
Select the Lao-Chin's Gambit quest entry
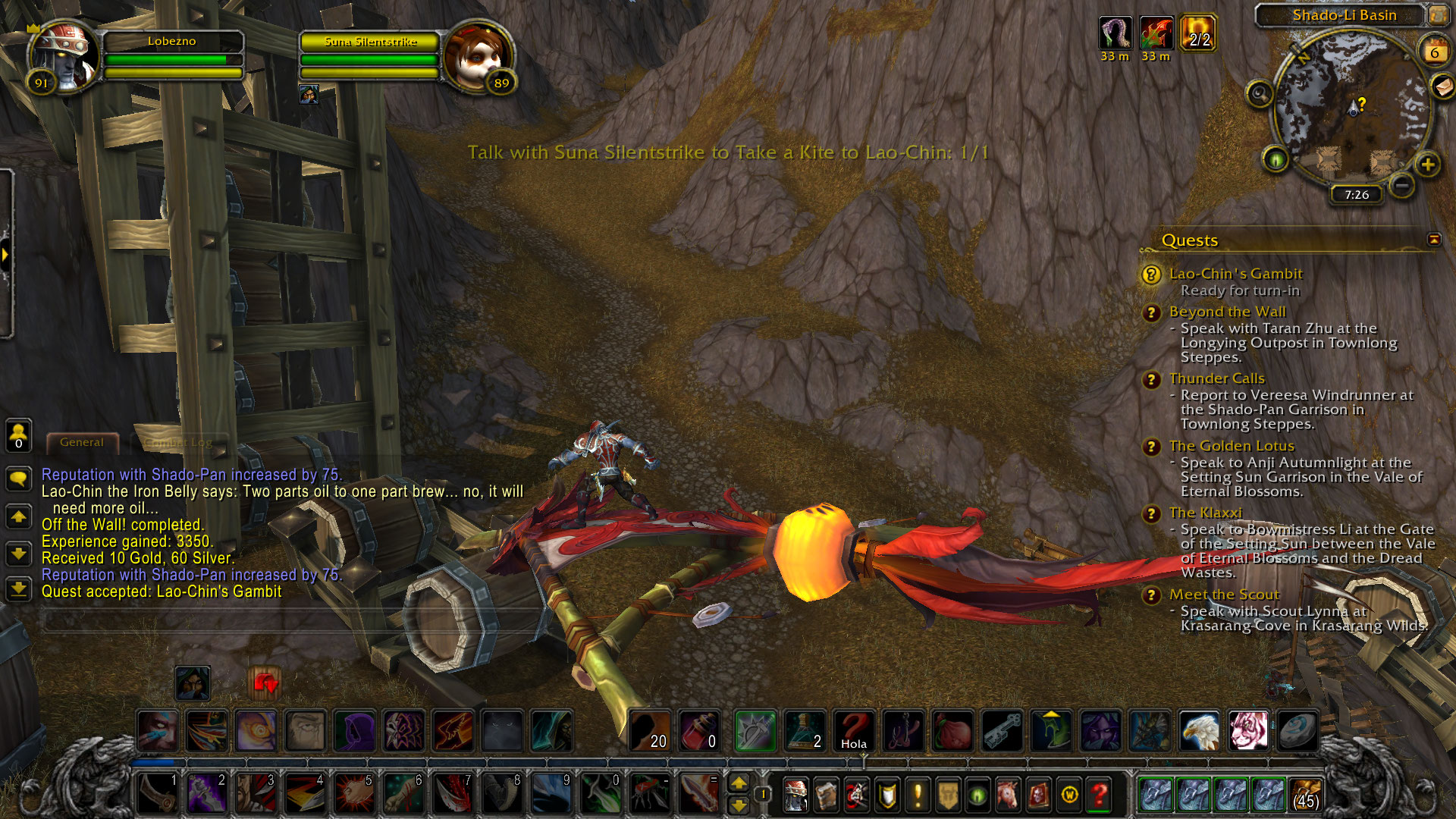point(1235,274)
